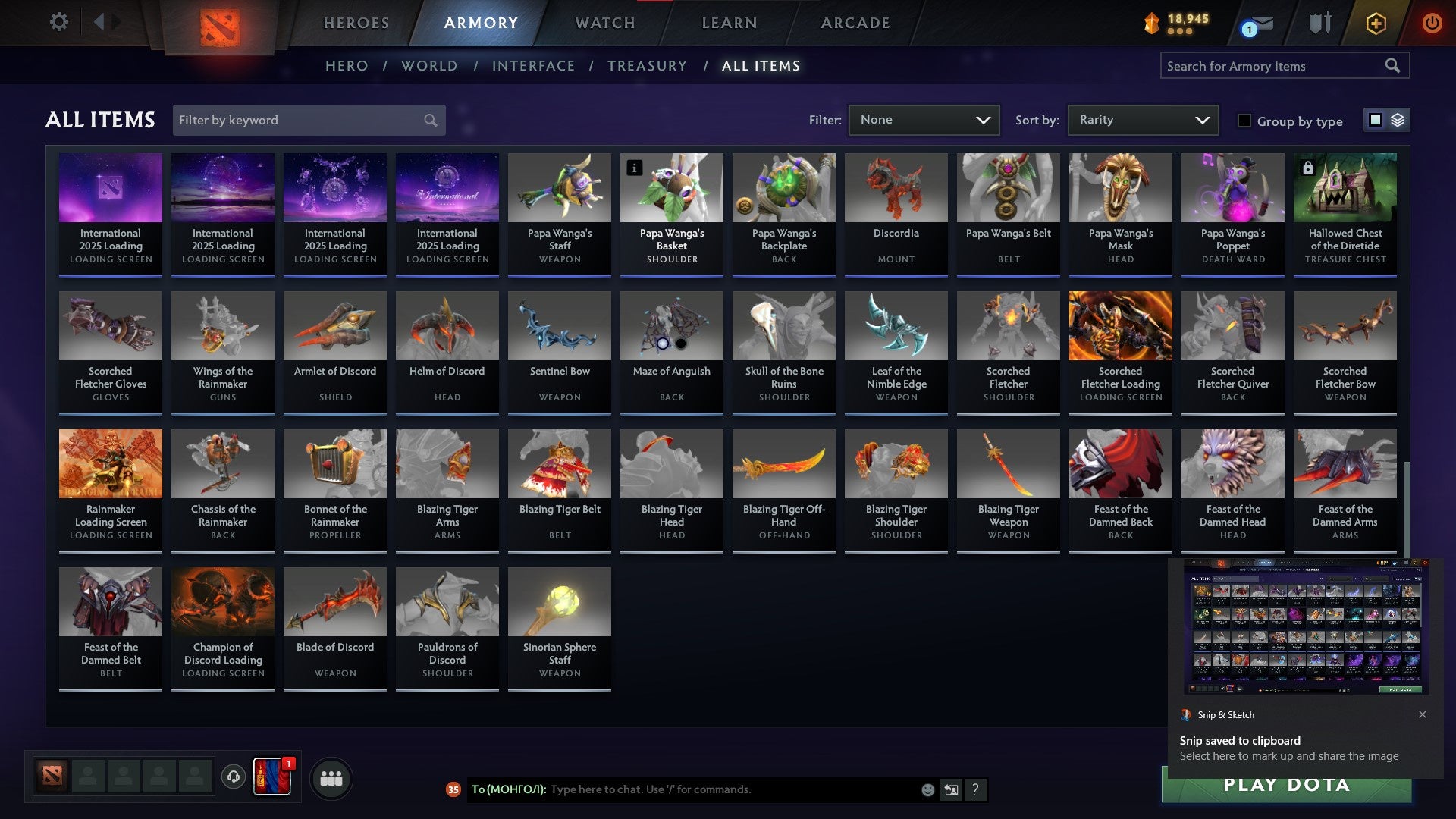Switch to the WATCH tab
The image size is (1456, 819).
coord(604,23)
